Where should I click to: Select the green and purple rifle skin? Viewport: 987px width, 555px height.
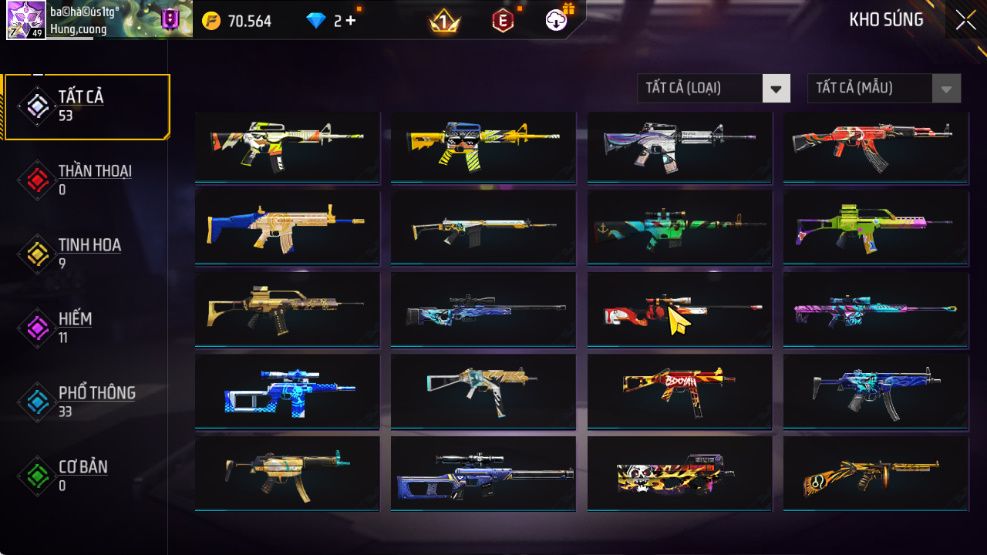875,228
